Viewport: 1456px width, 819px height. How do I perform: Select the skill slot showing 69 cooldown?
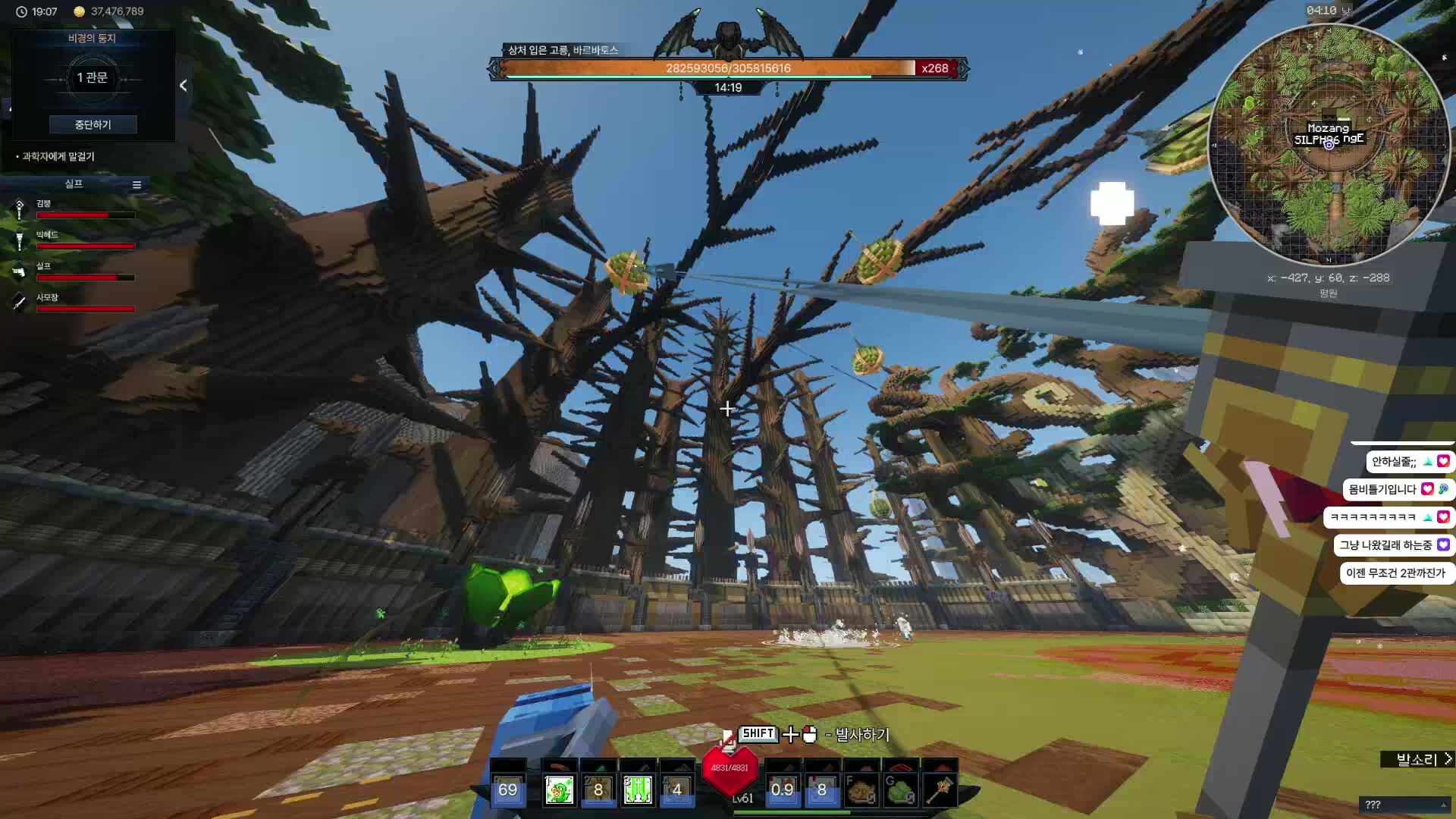pos(507,789)
